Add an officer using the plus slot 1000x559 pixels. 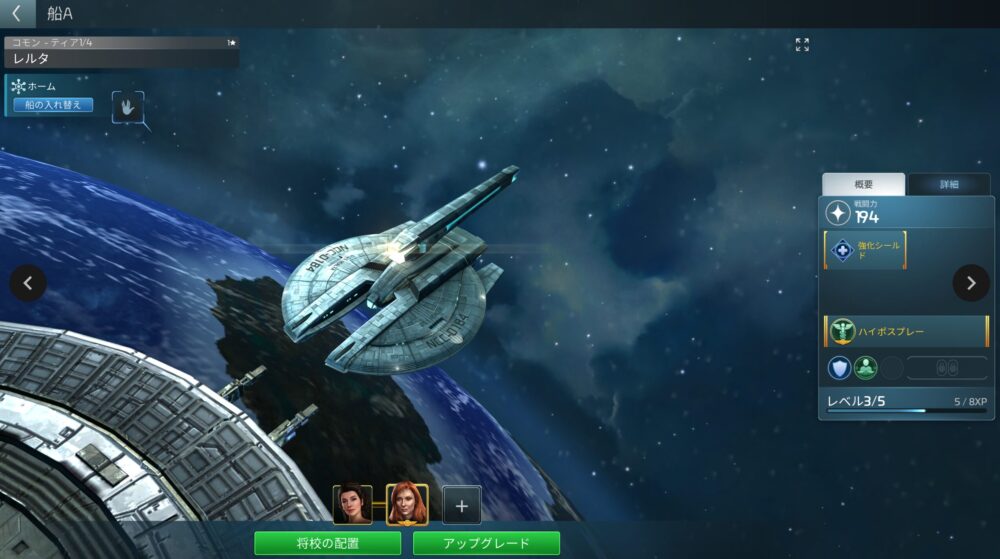click(x=461, y=505)
